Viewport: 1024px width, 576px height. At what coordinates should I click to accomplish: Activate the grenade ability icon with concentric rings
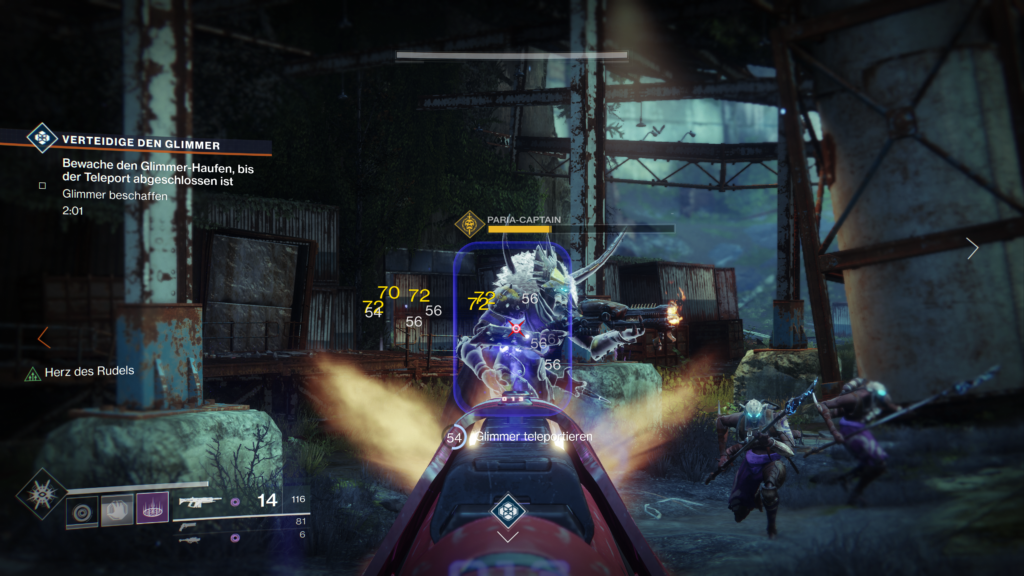82,512
